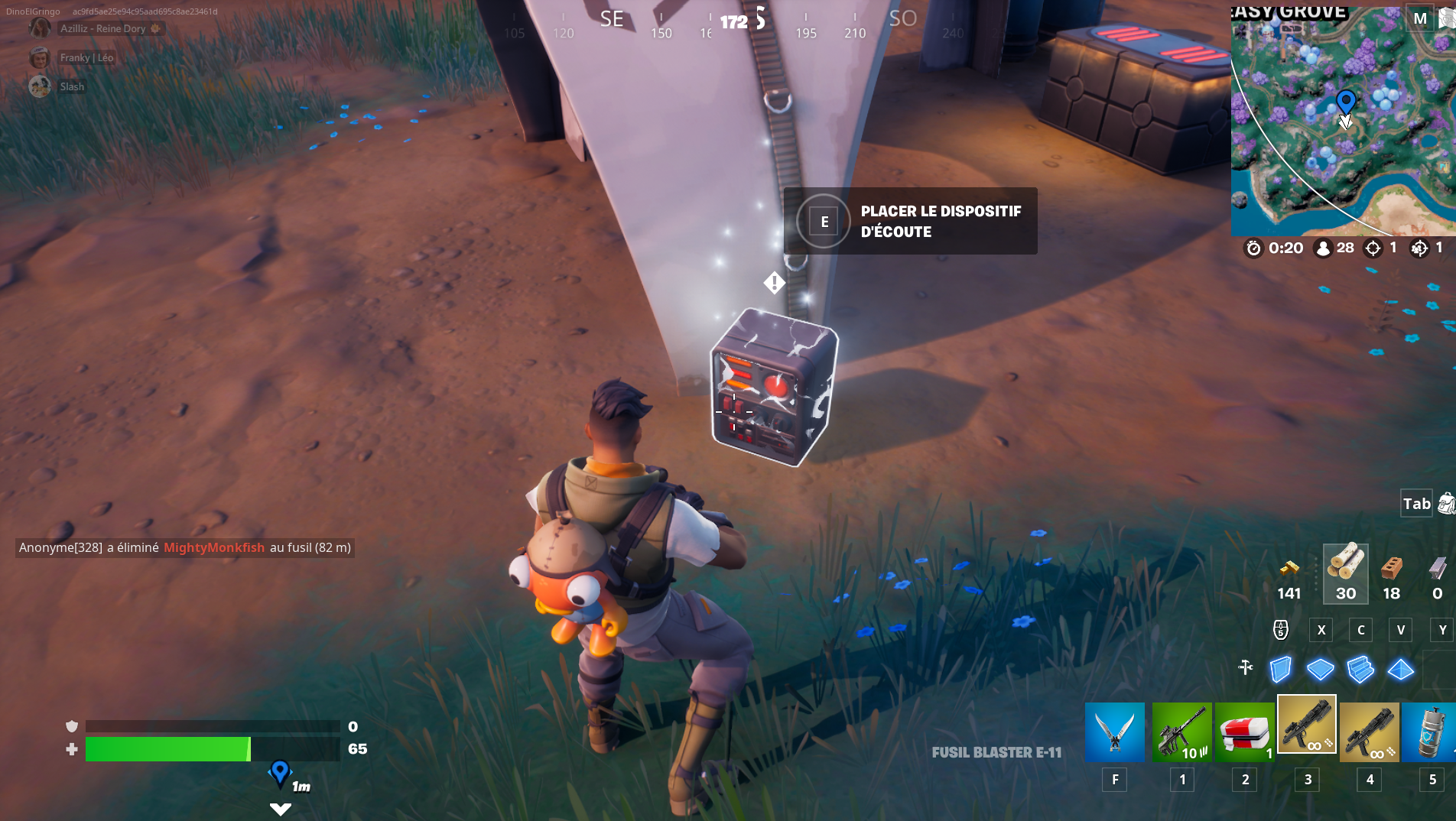The width and height of the screenshot is (1456, 821).
Task: Select the roof pyramid build piece icon
Action: [x=1402, y=670]
